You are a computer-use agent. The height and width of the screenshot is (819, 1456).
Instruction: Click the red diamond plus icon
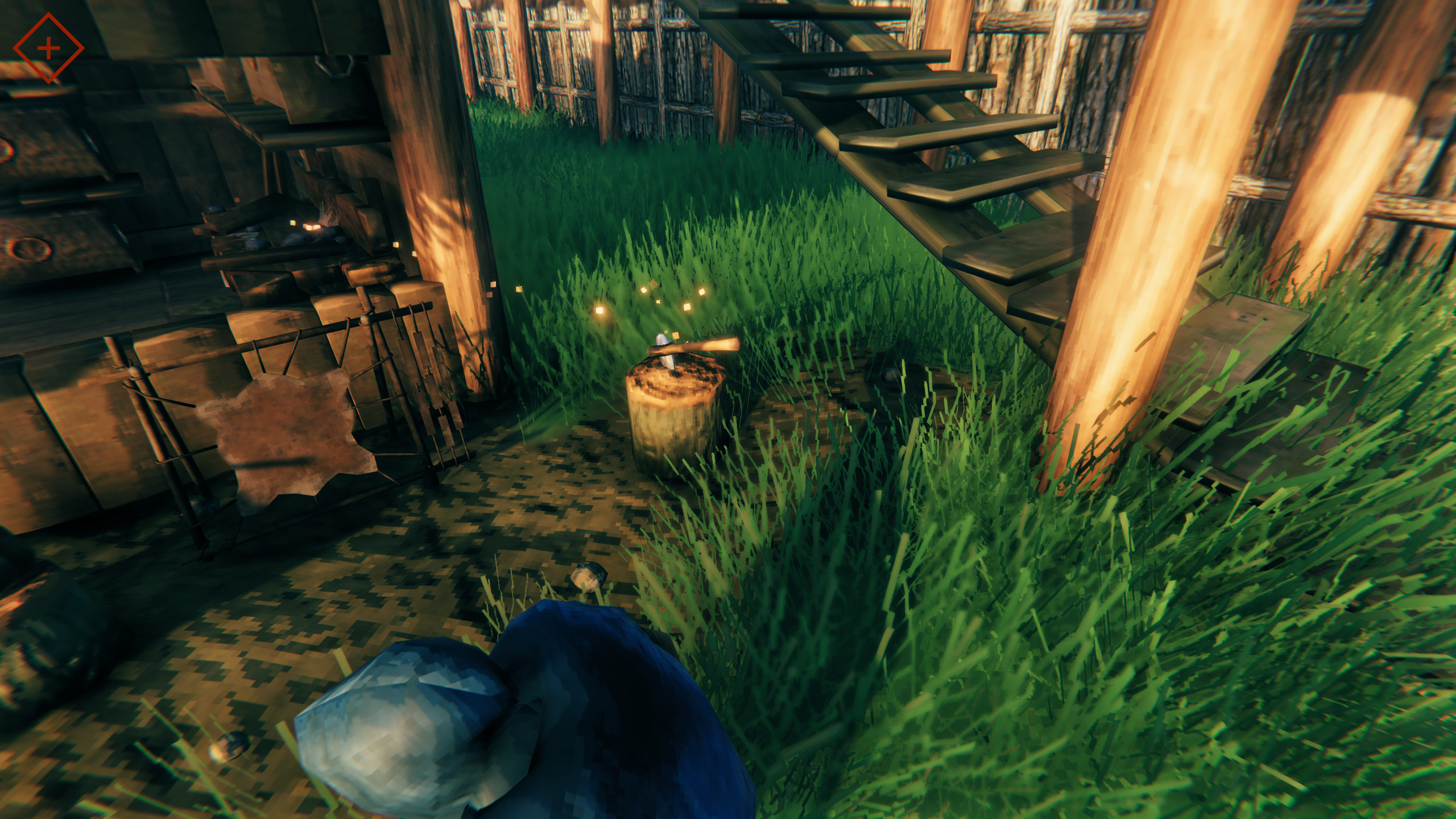tap(48, 49)
